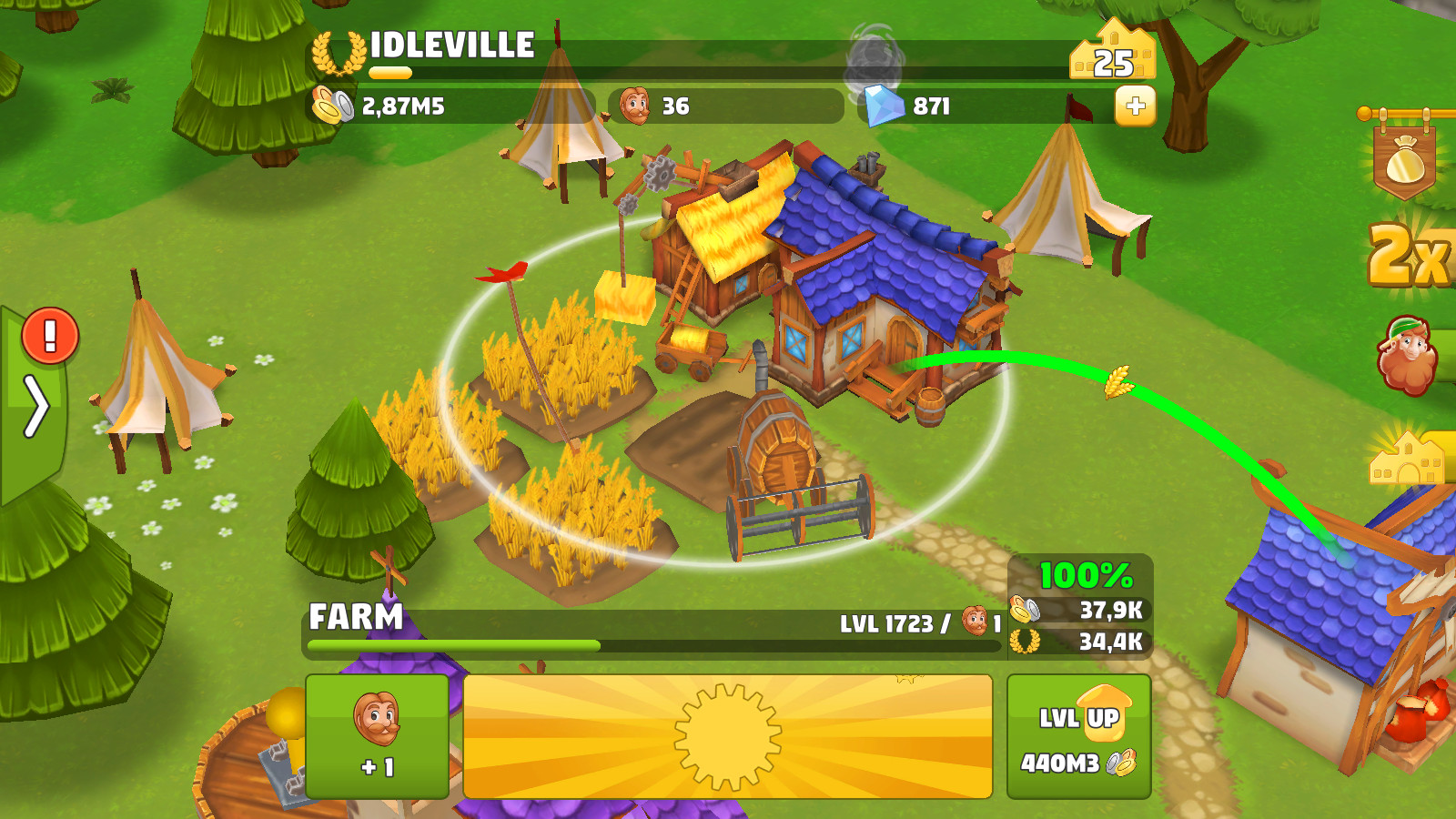Image resolution: width=1456 pixels, height=819 pixels.
Task: Tap the gear in the yellow production bar
Action: point(728,733)
